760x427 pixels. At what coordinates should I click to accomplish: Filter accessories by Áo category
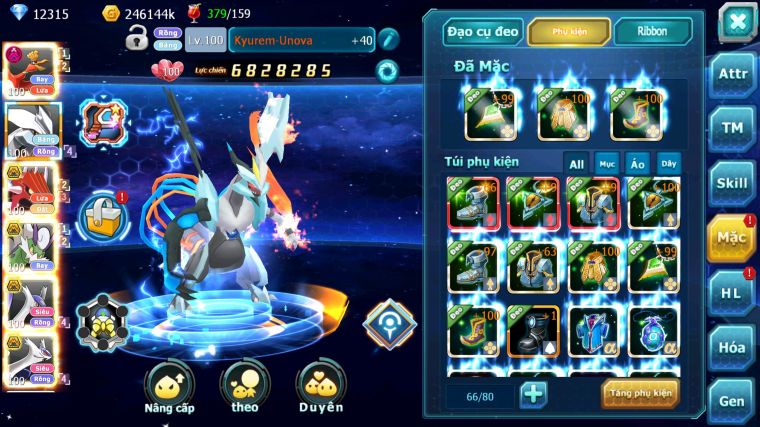[x=637, y=163]
